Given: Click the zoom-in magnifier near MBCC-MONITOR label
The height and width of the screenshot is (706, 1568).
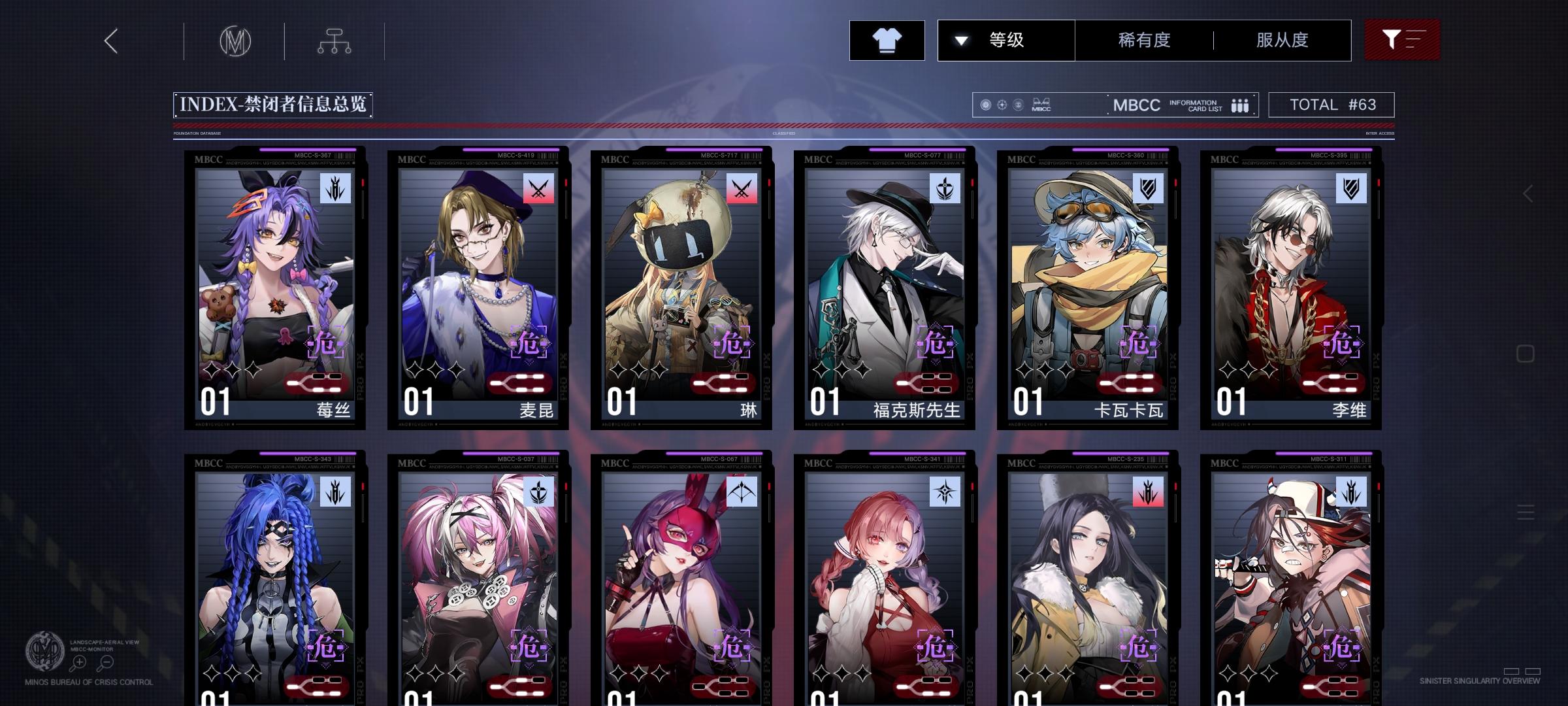Looking at the screenshot, I should [79, 662].
